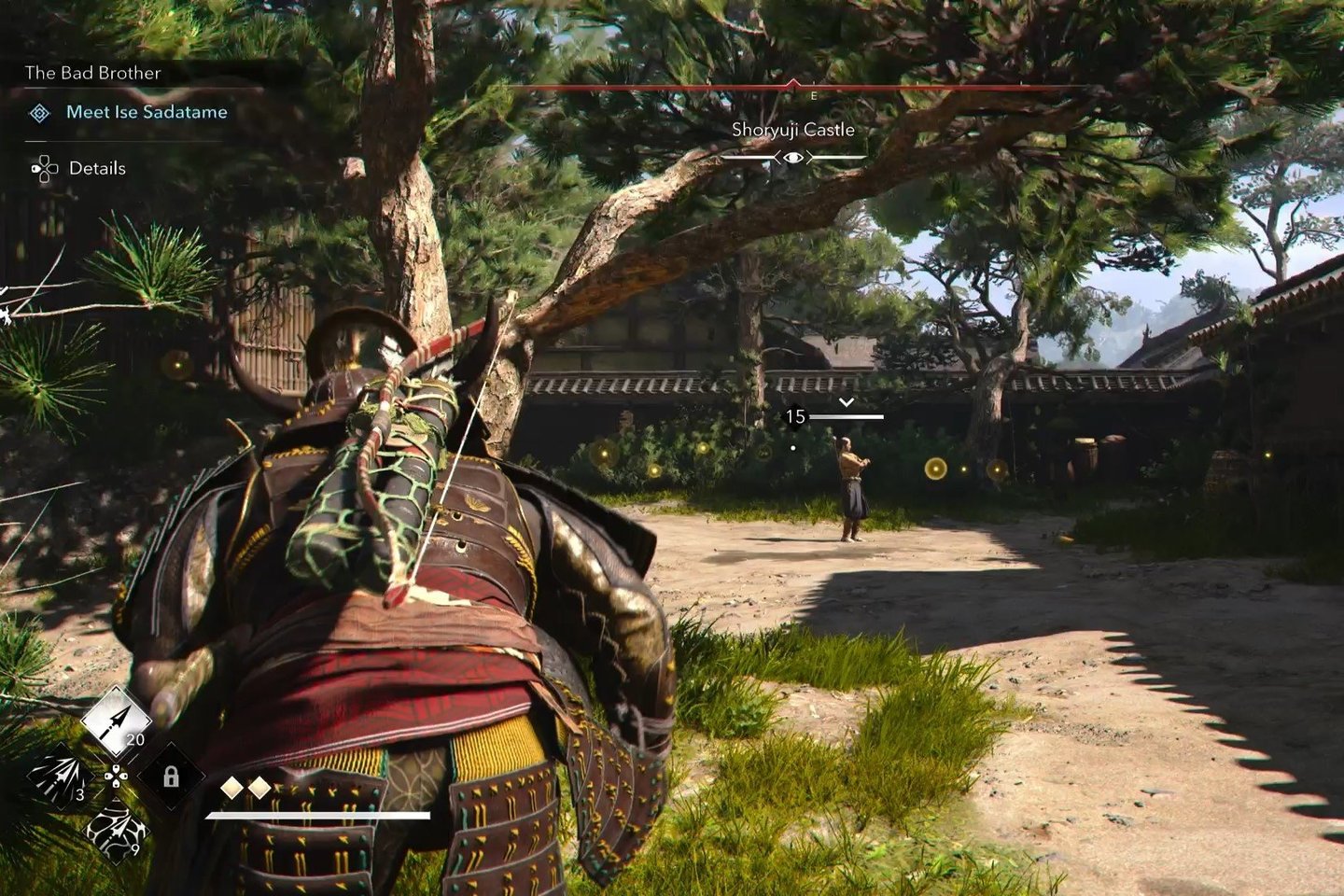This screenshot has width=1344, height=896.
Task: Click the Shoryuji Castle location label
Action: tap(792, 130)
